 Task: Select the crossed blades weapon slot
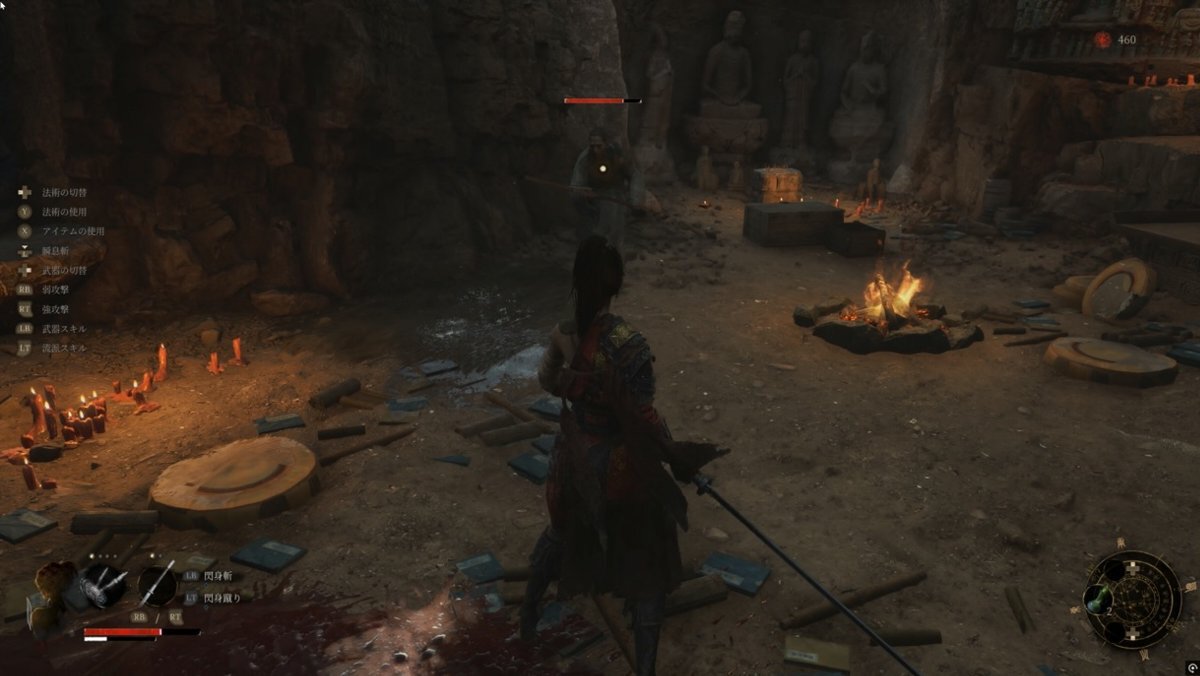[x=103, y=586]
